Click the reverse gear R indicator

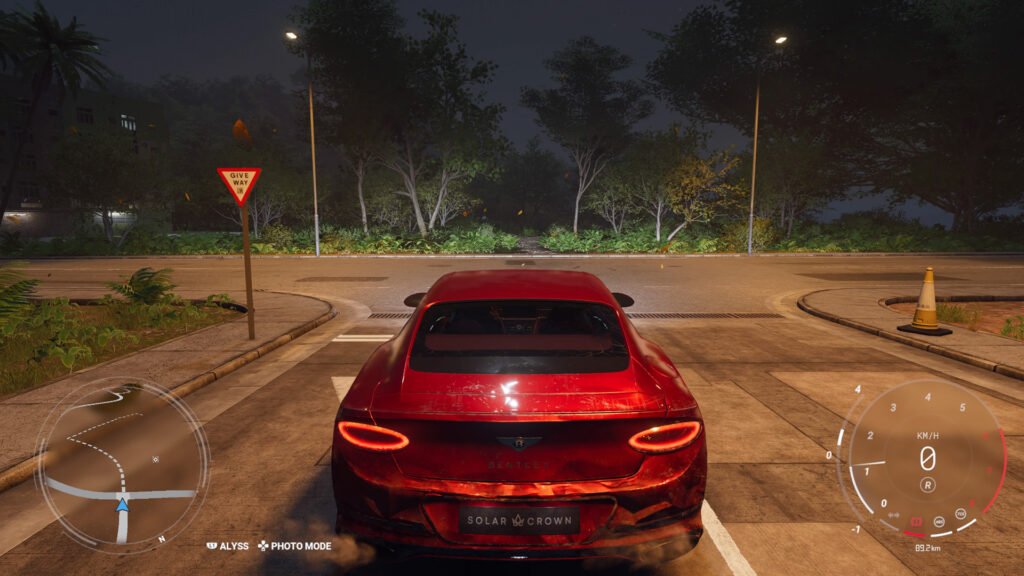pos(927,485)
